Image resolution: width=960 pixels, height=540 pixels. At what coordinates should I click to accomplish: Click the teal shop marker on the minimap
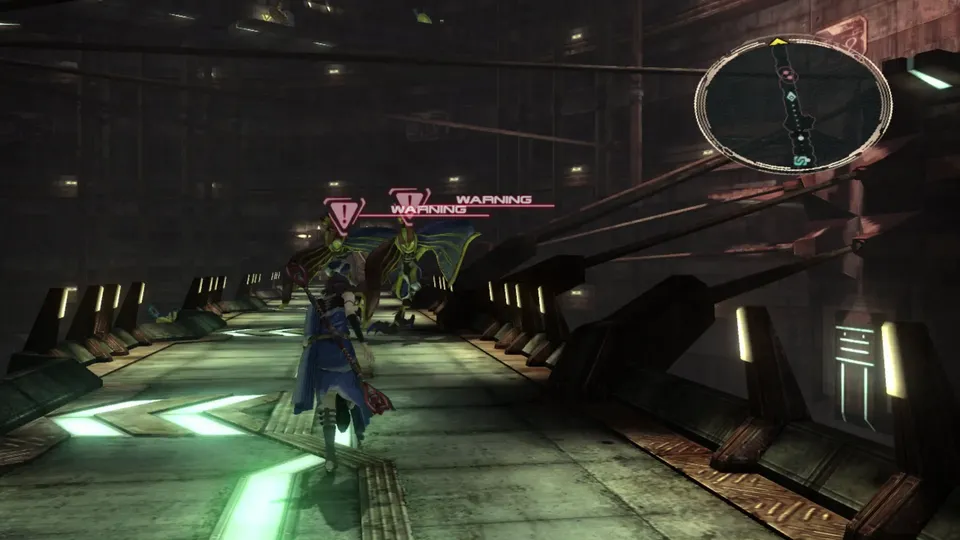click(801, 160)
